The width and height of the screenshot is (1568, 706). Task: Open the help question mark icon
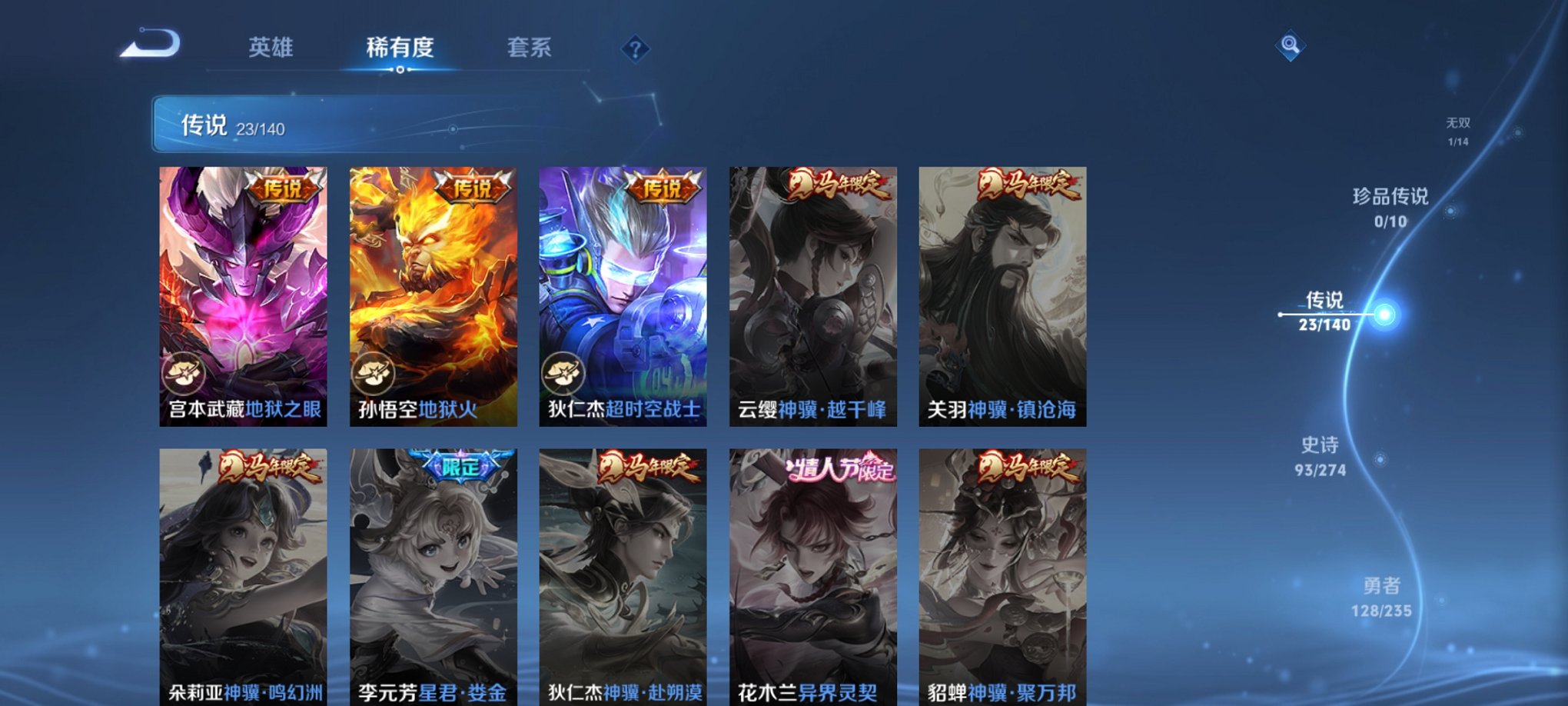635,50
